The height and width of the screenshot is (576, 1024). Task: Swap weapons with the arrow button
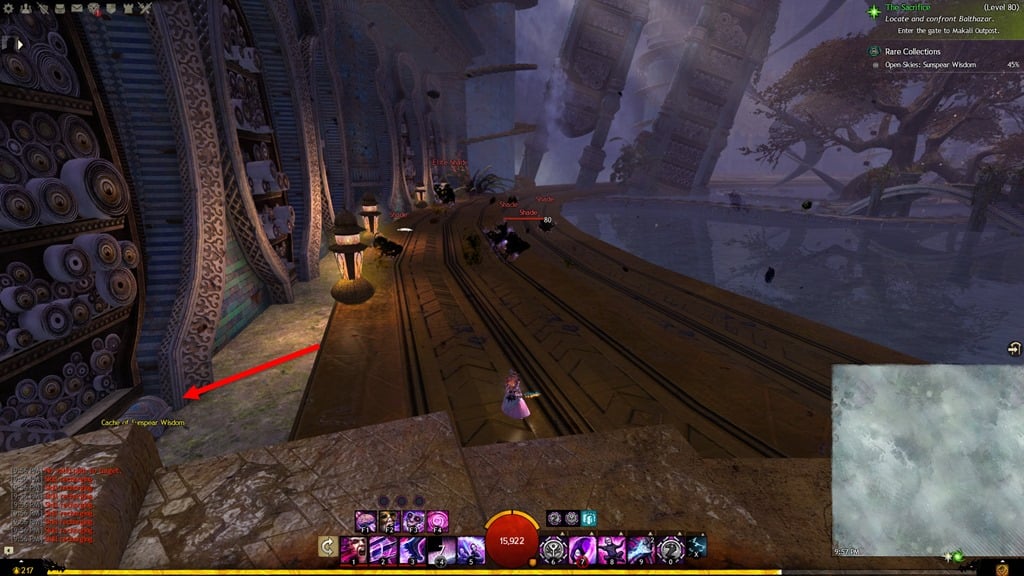coord(326,546)
